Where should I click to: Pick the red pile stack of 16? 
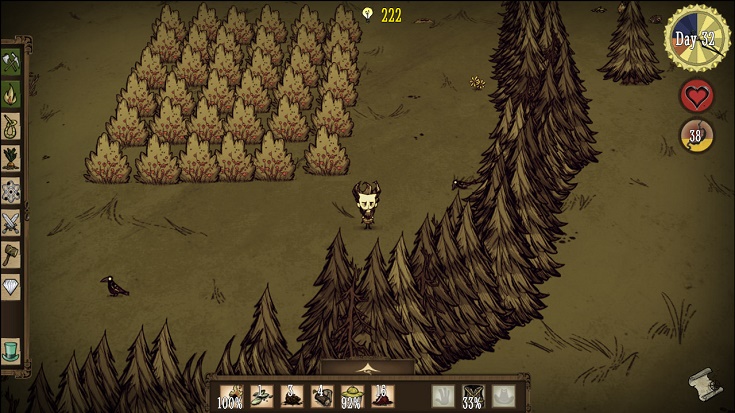click(x=382, y=396)
